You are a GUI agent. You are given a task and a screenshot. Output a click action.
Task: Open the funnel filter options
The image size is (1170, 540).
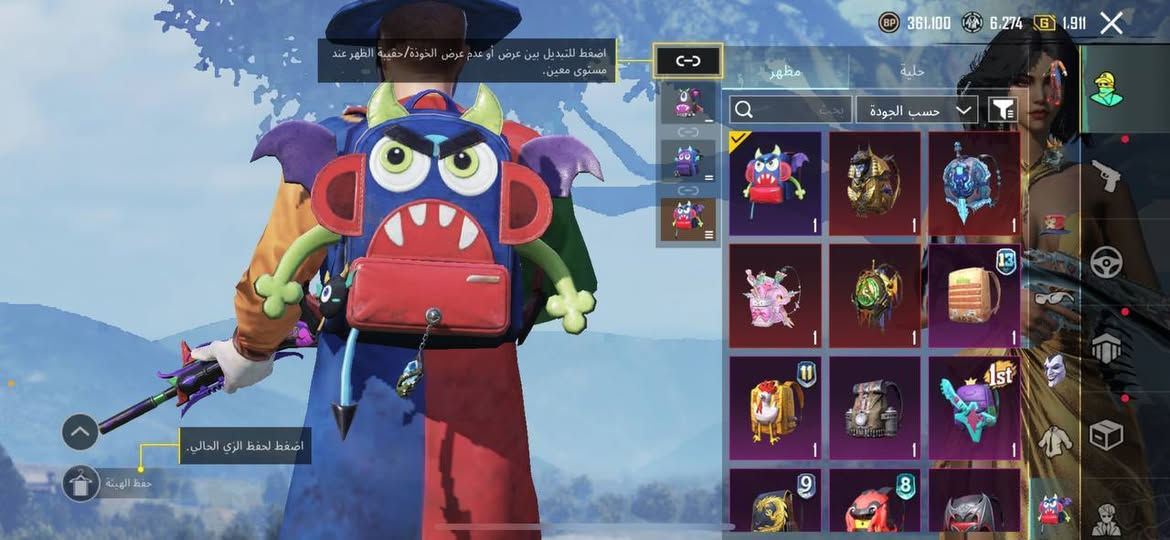point(1001,110)
